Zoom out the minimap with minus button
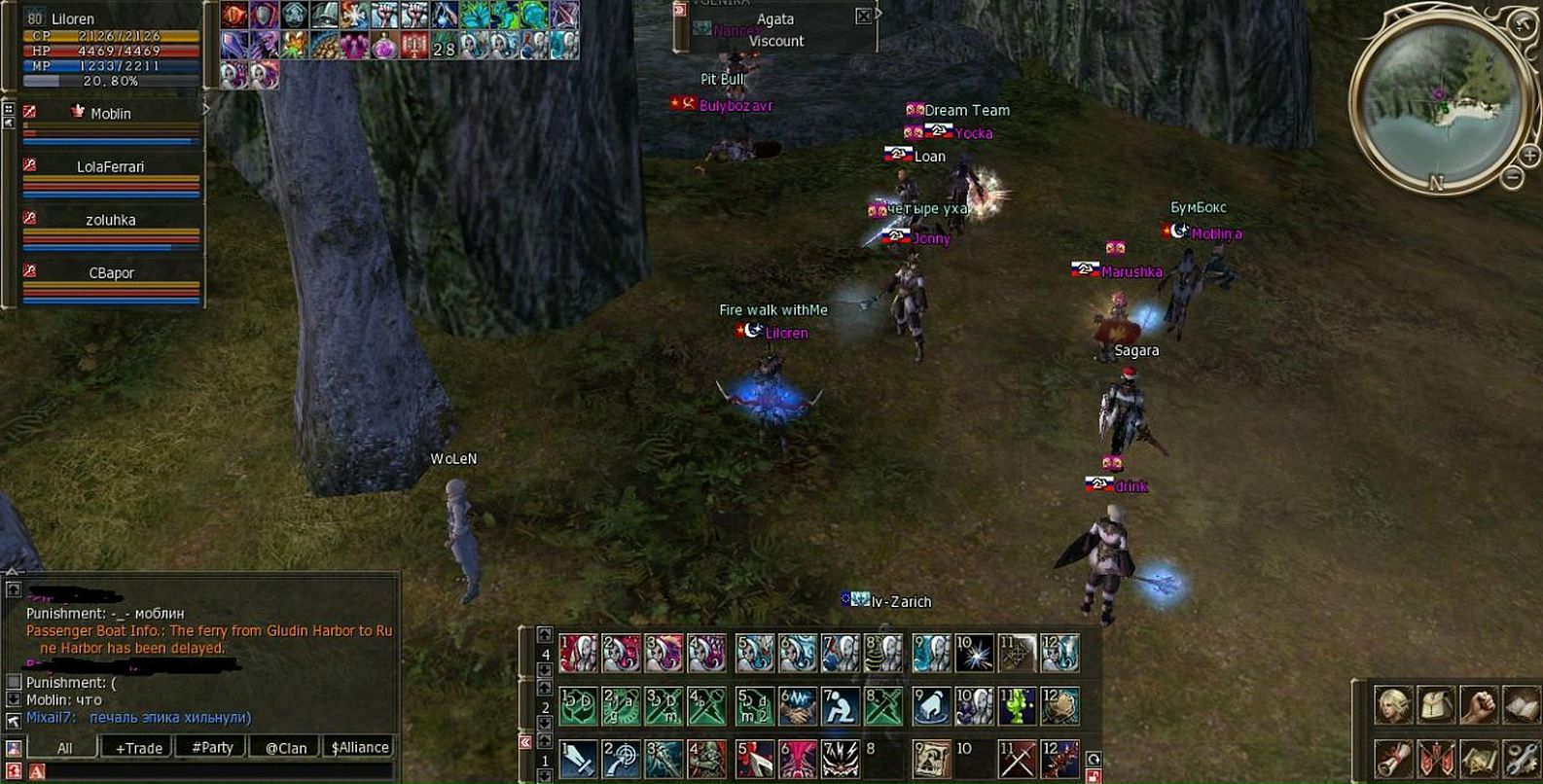Screen dimensions: 1543x784 tap(1512, 177)
